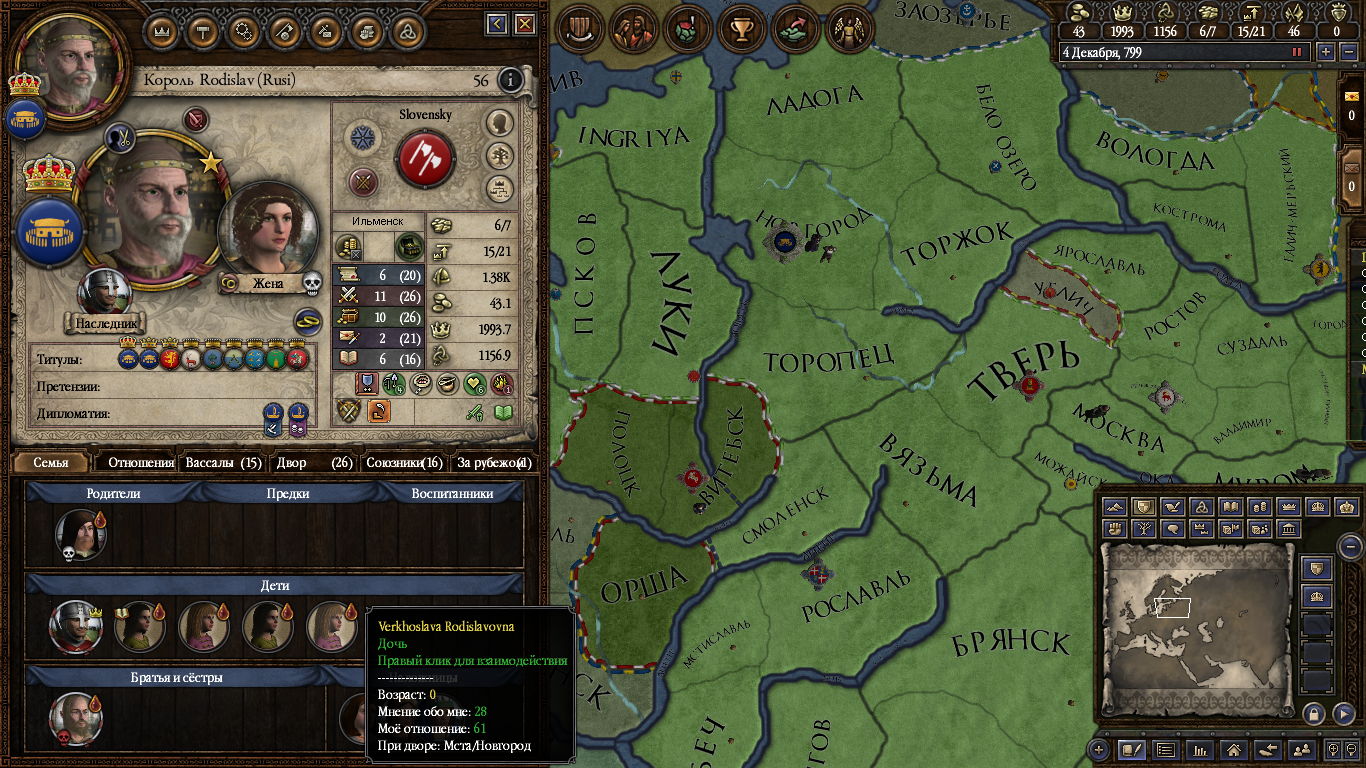Click the Europe minimap

(1196, 630)
